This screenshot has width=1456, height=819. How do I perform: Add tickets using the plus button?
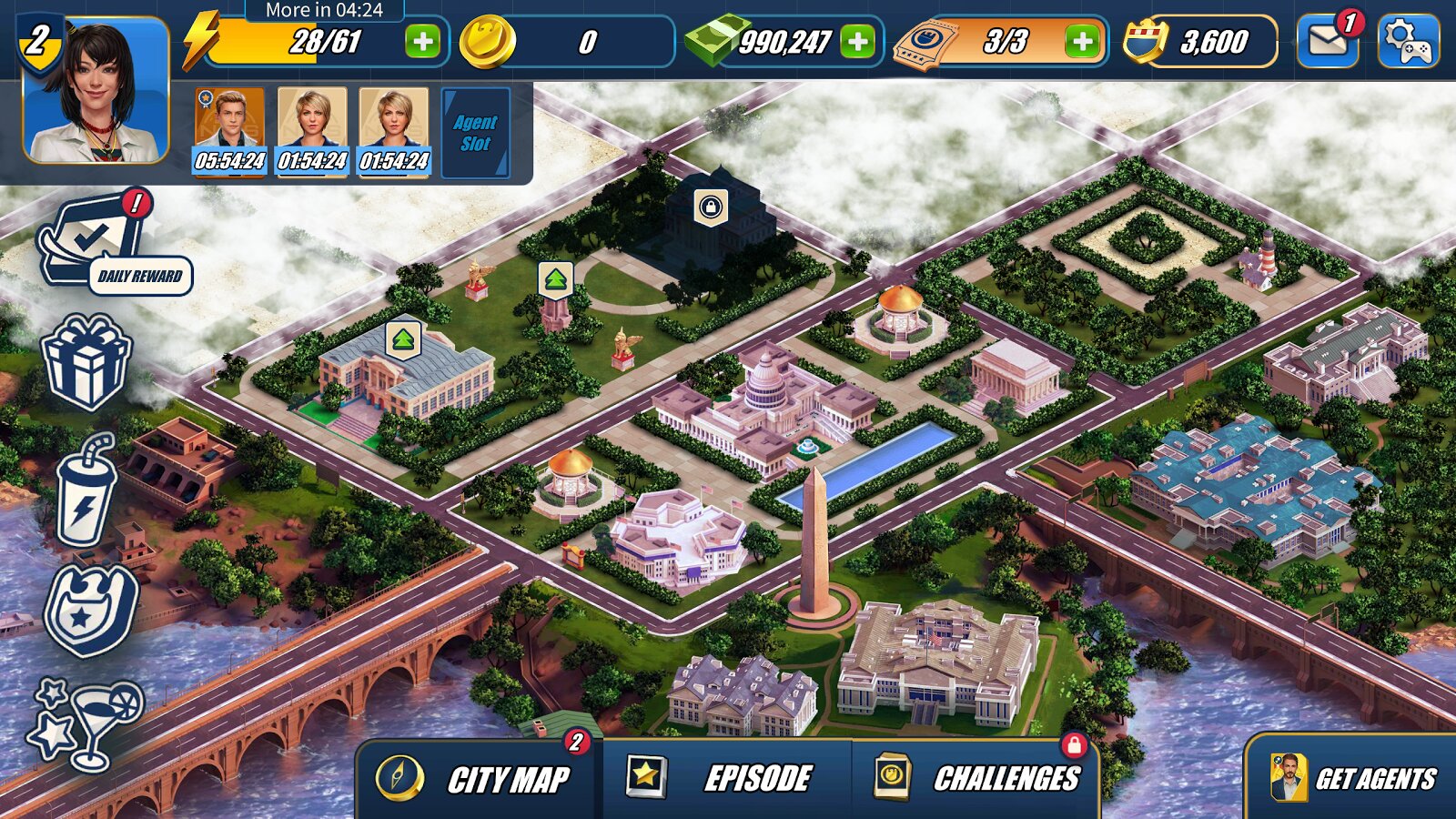(x=1082, y=42)
